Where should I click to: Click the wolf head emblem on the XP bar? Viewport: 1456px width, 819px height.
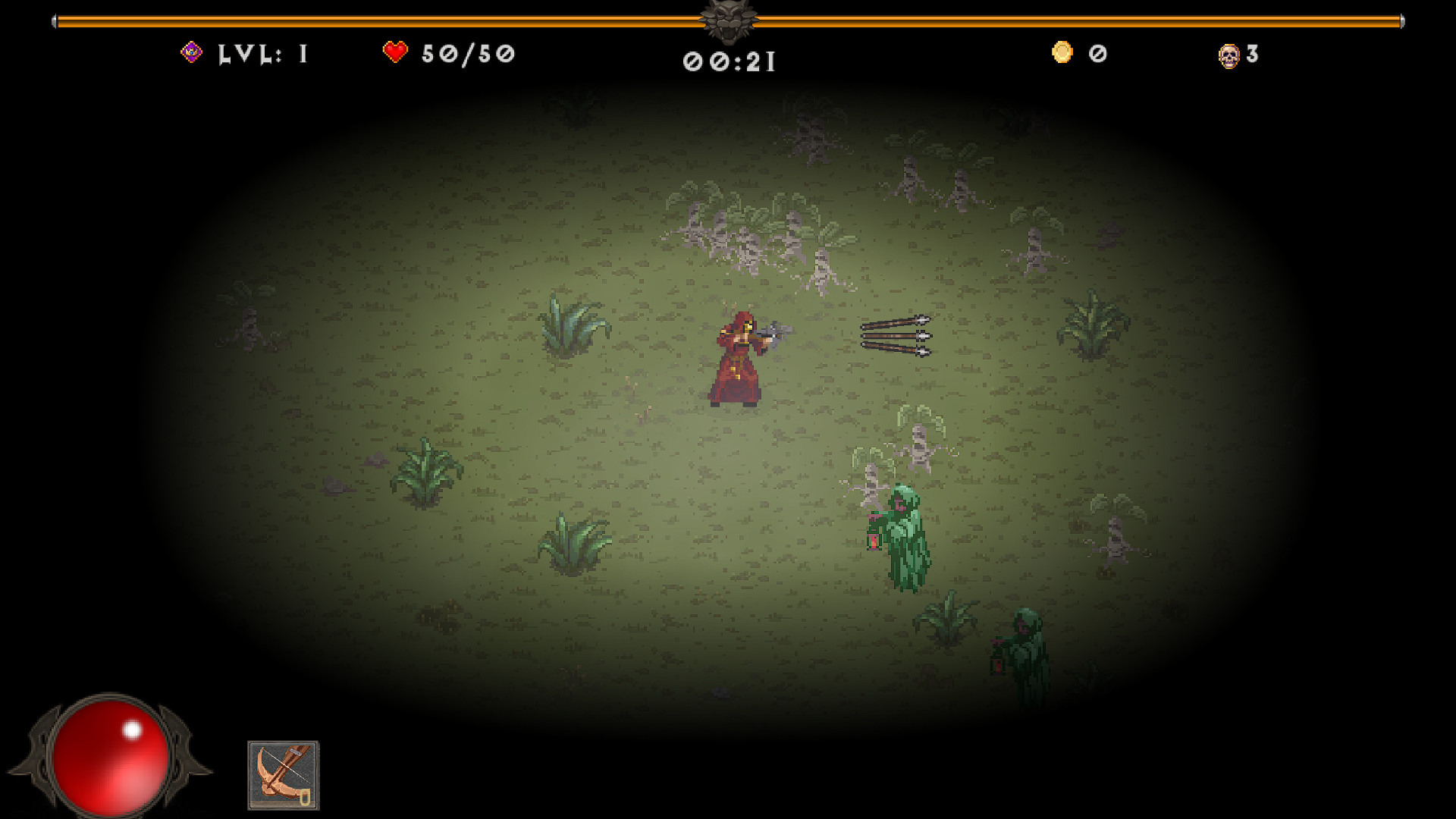[x=730, y=19]
